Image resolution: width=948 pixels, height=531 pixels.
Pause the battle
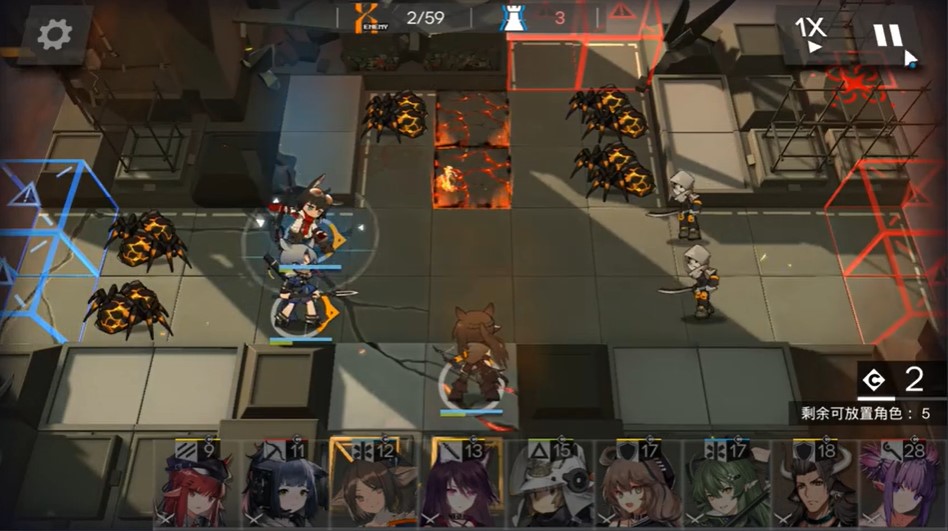pyautogui.click(x=888, y=36)
